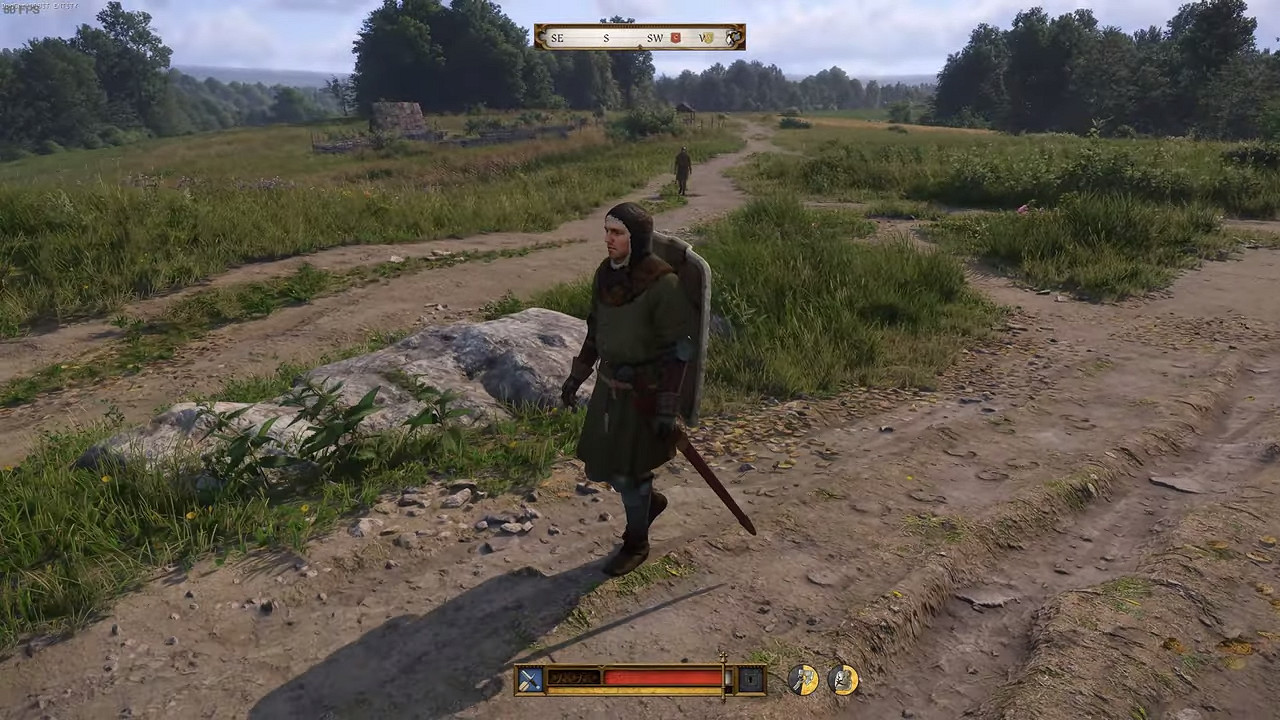This screenshot has height=720, width=1280.
Task: Select the SE direction label on the compass
Action: (557, 37)
